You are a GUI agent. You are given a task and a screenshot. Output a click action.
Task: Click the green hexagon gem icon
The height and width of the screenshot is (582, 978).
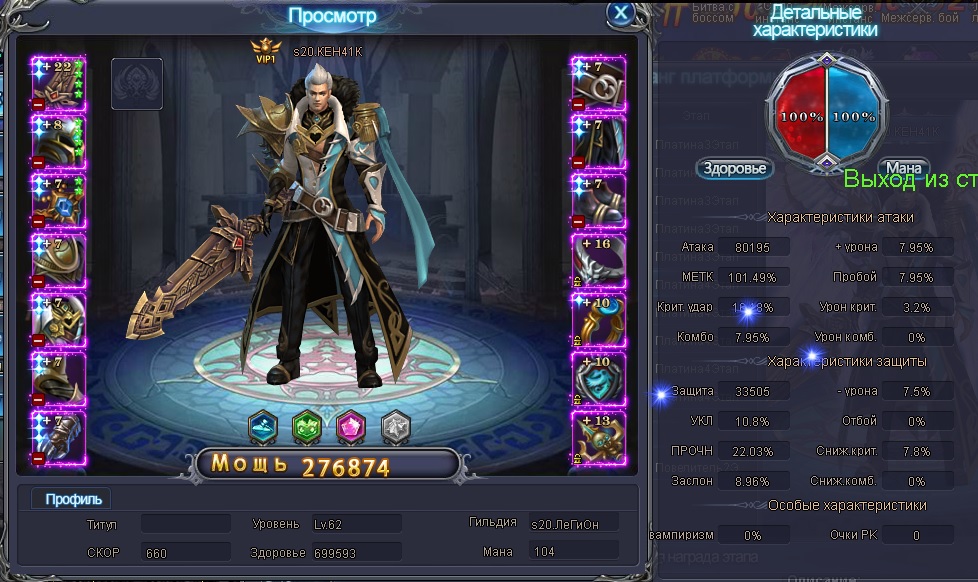(306, 426)
